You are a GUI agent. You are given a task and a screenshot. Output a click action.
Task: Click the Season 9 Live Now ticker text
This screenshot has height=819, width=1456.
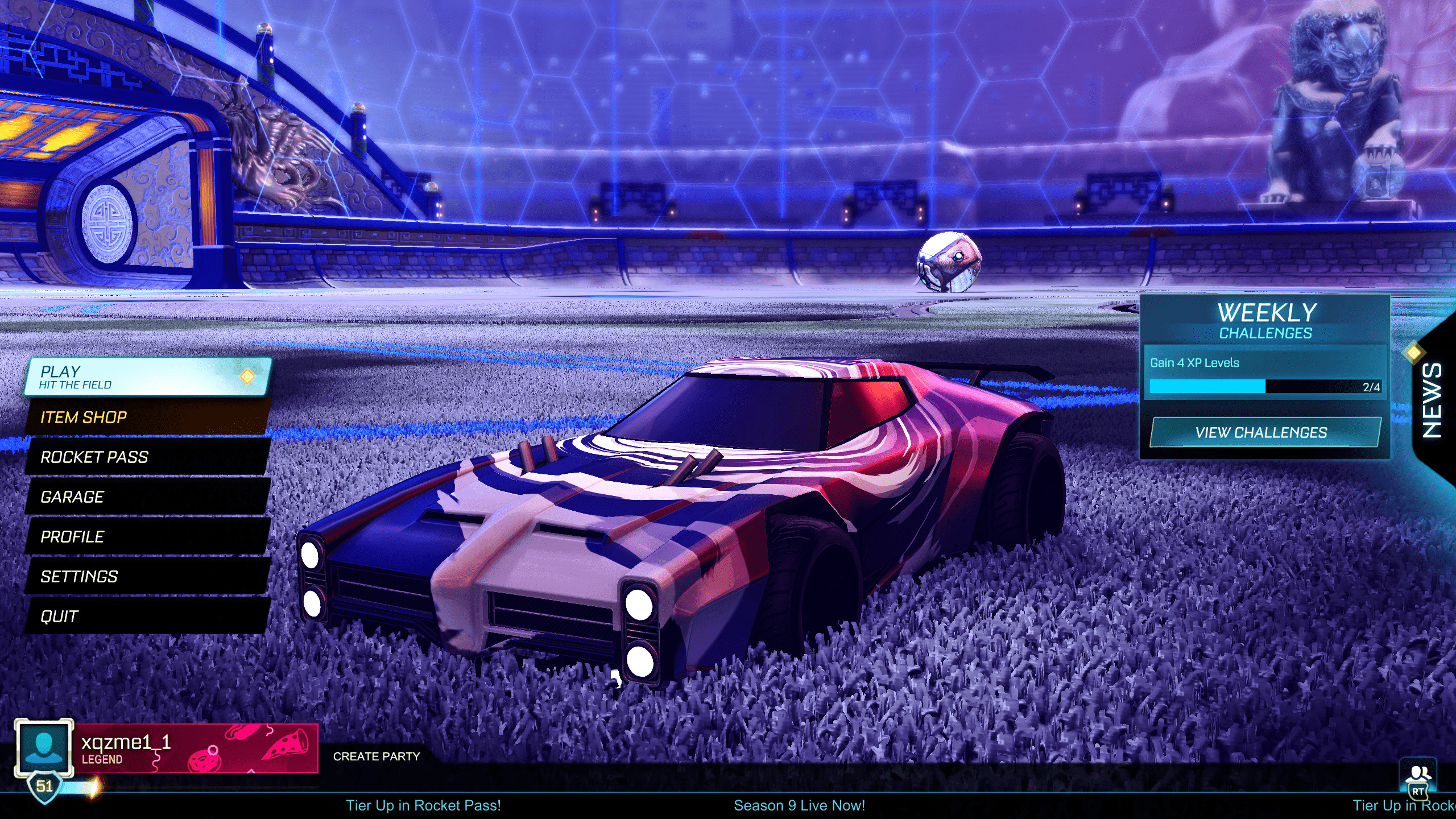(800, 805)
